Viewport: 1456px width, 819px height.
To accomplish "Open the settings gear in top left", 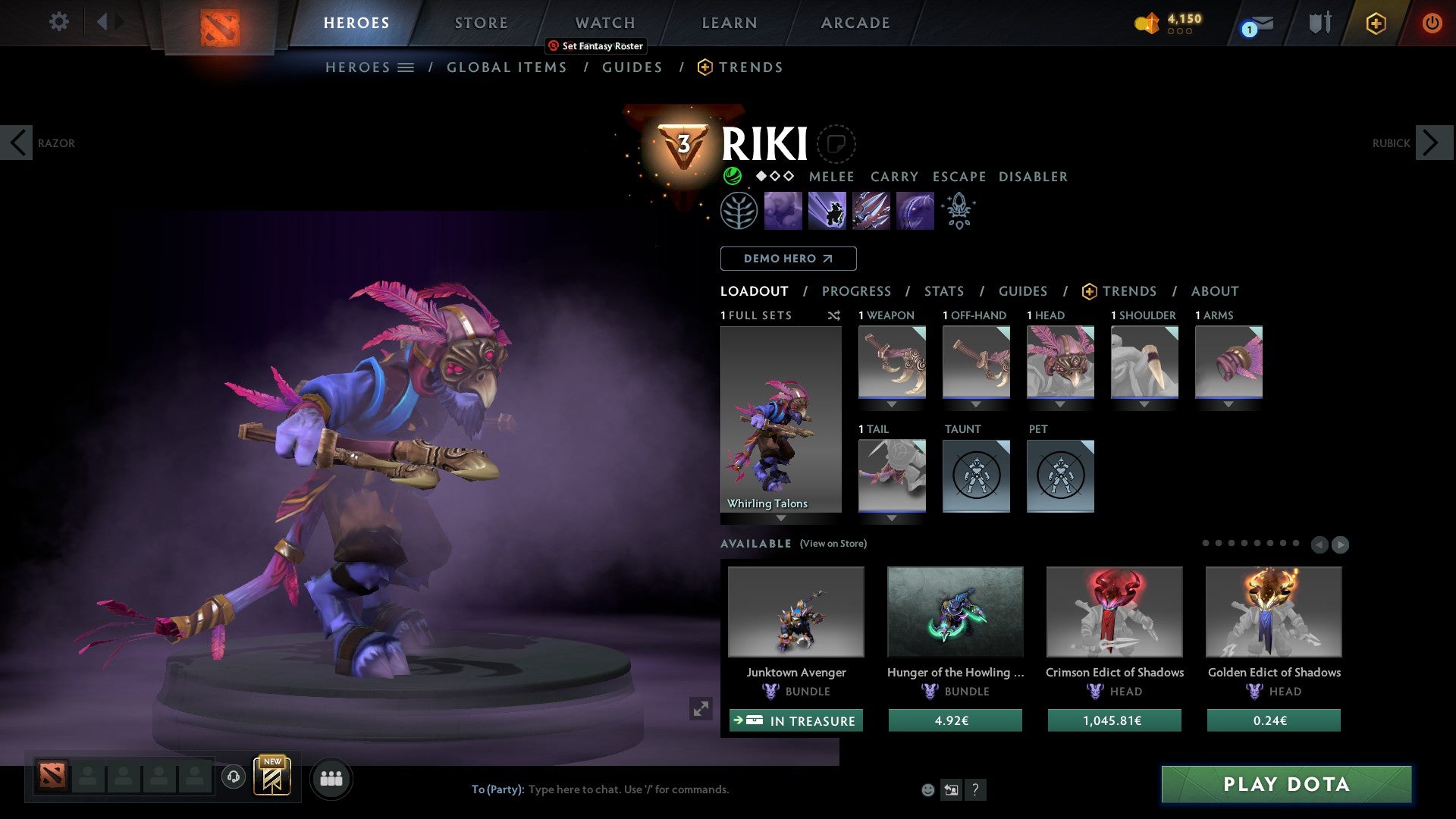I will (58, 22).
